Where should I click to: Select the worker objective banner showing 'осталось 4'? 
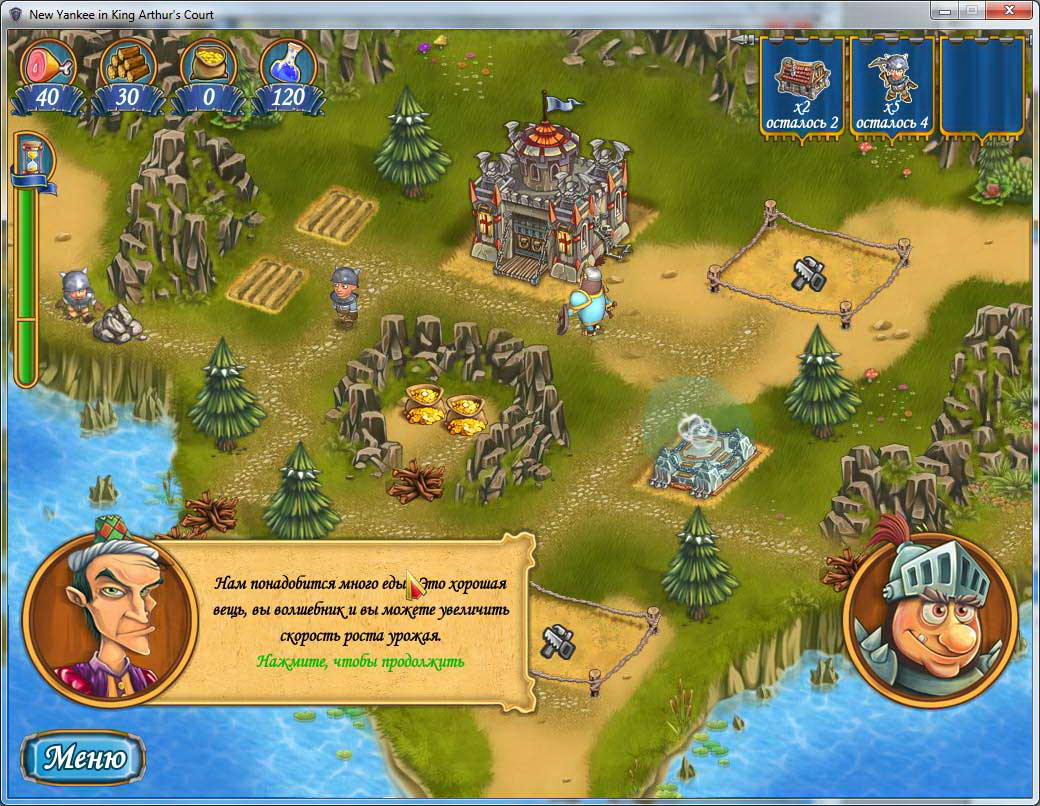(x=891, y=87)
